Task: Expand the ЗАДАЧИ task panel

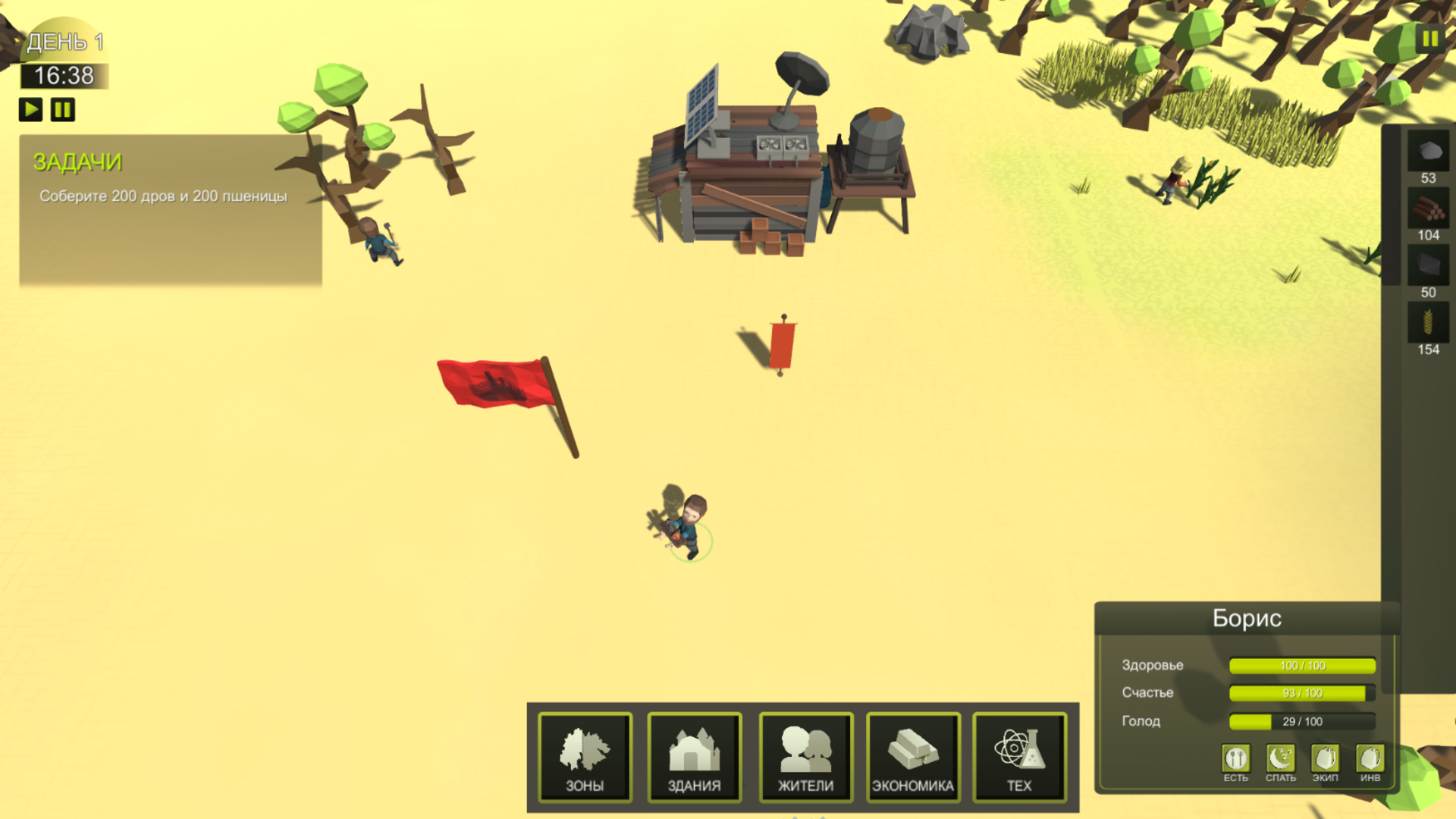Action: (x=78, y=162)
